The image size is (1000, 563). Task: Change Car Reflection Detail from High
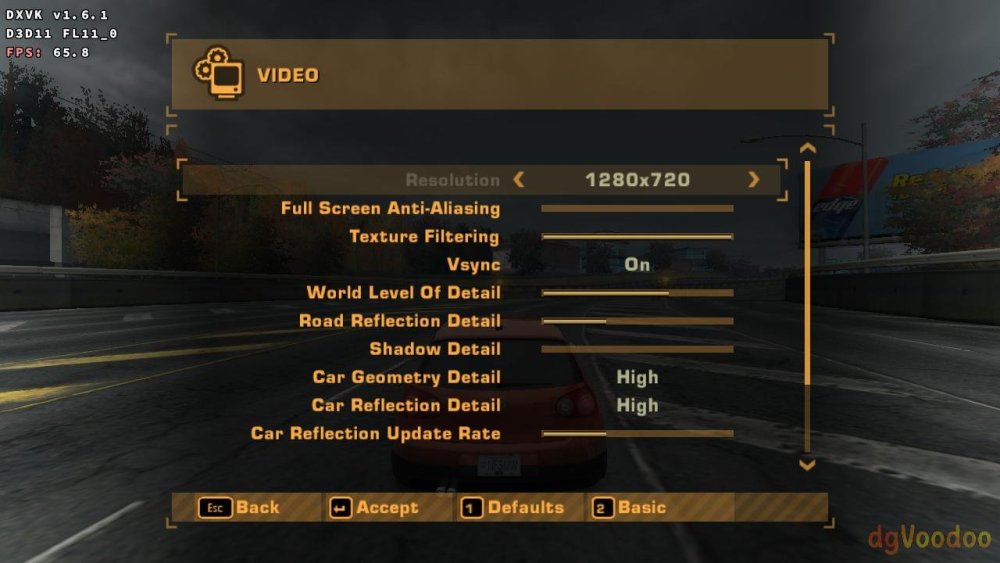click(637, 405)
